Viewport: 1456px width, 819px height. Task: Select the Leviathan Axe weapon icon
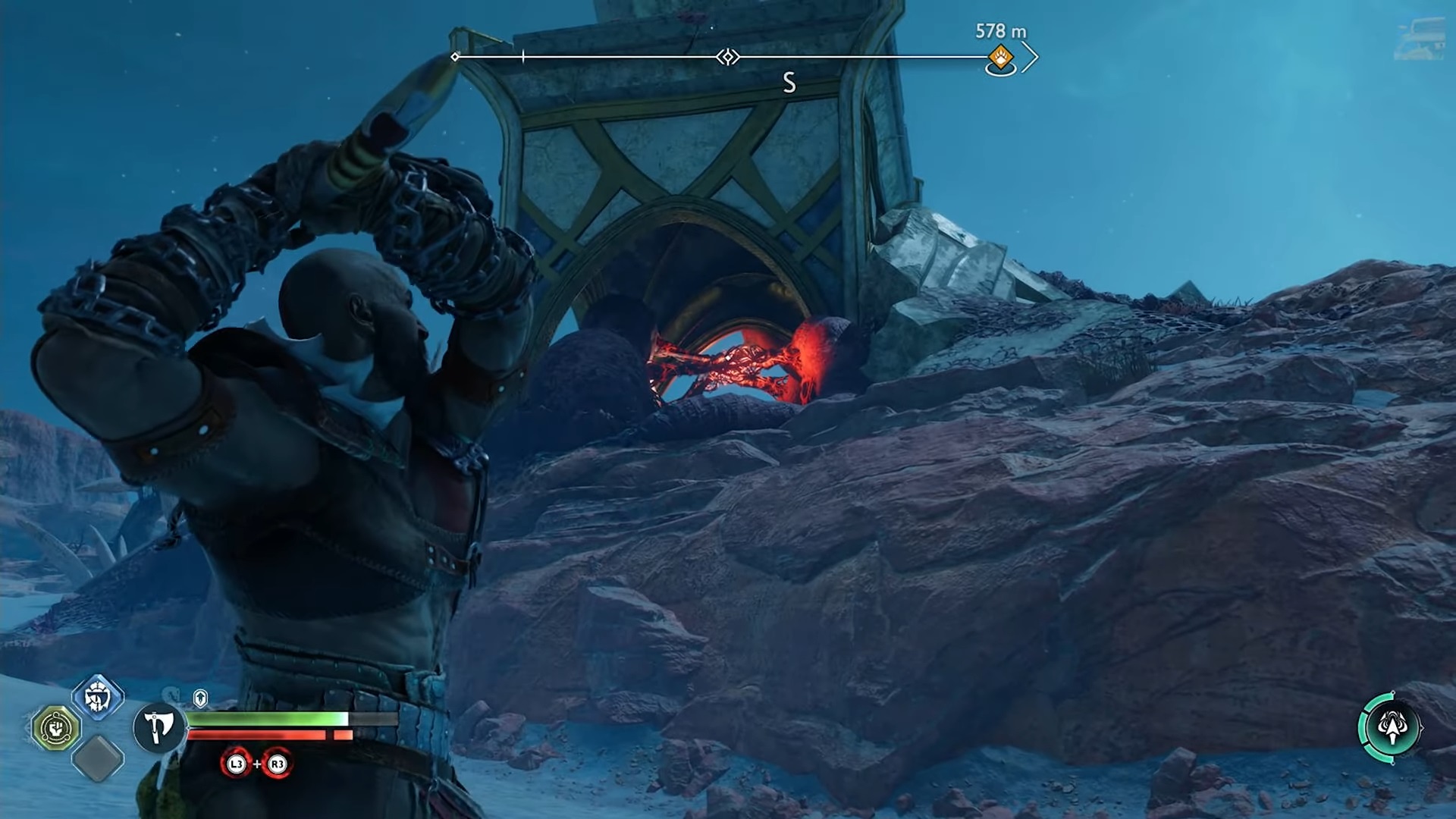click(159, 726)
